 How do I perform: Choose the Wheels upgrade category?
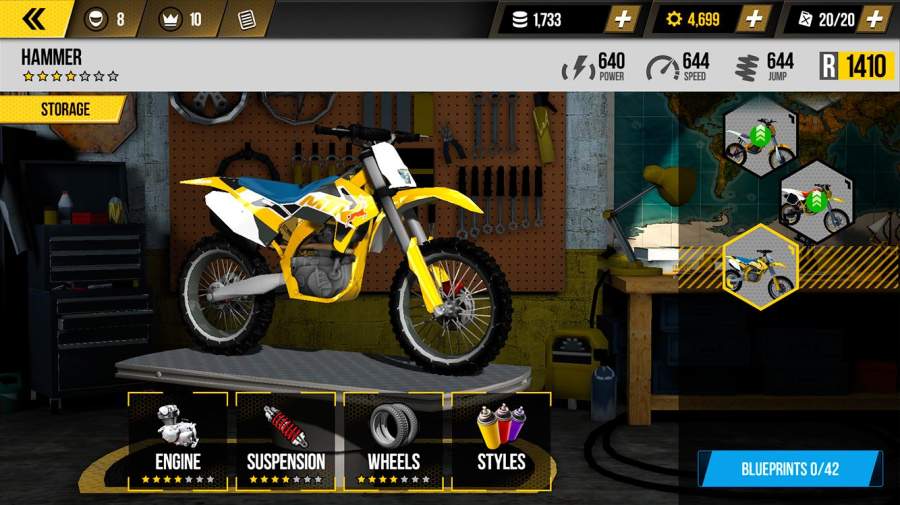coord(393,438)
